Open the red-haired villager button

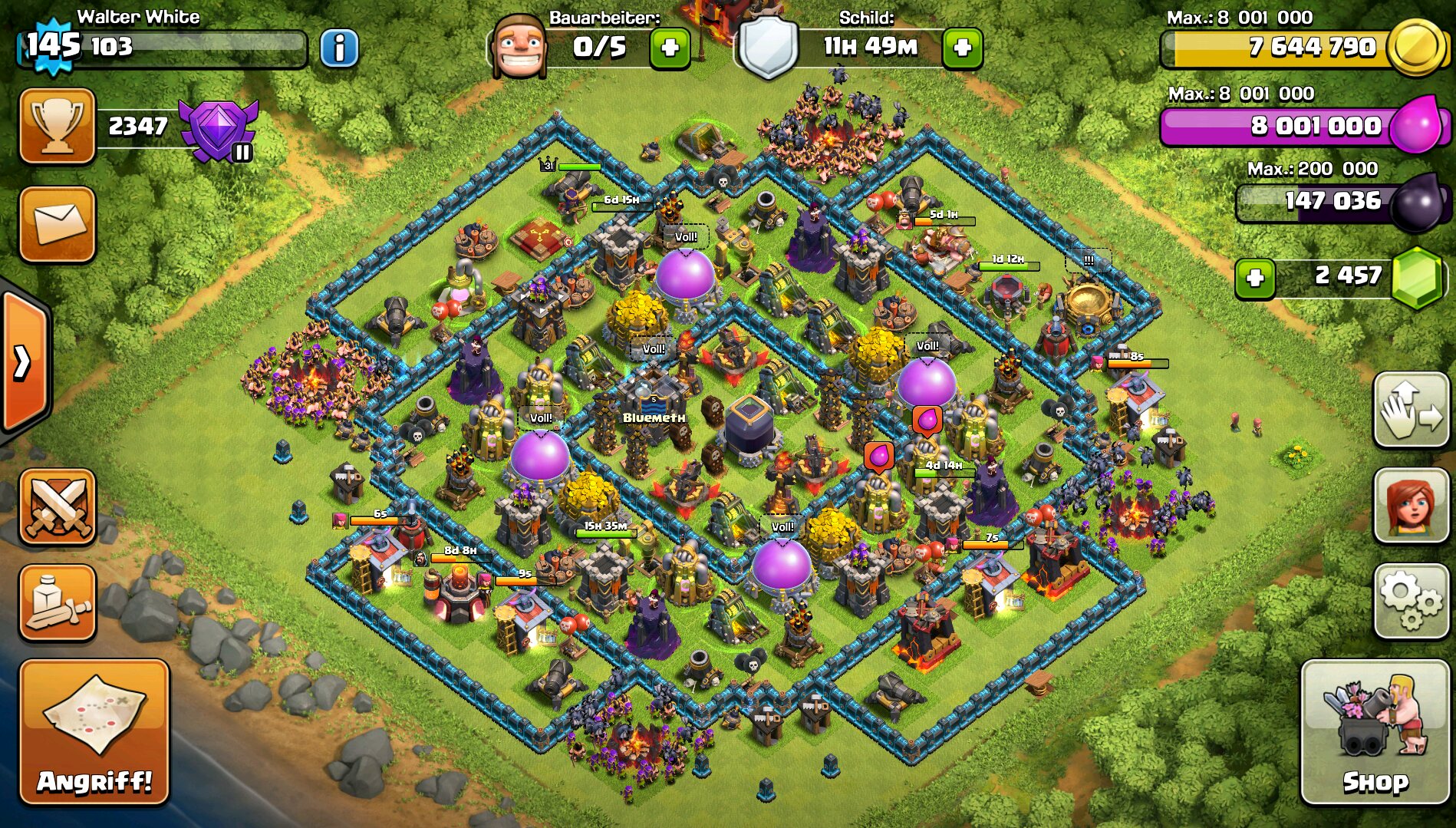[1410, 506]
